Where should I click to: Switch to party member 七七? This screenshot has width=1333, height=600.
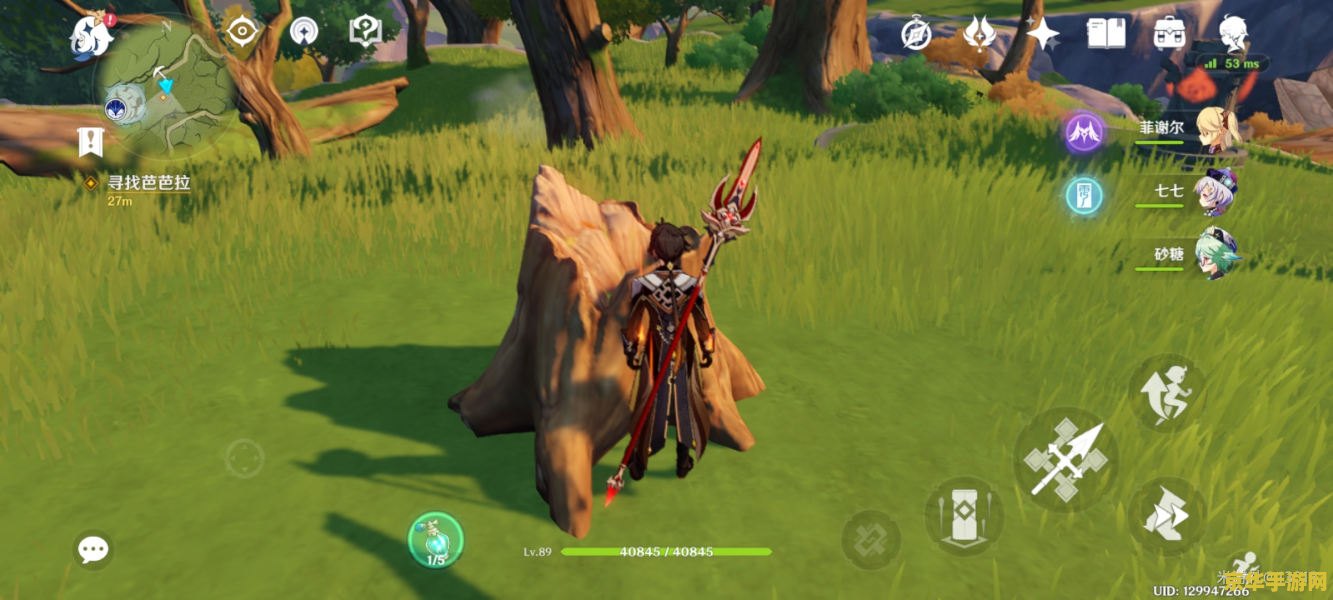coord(1215,192)
